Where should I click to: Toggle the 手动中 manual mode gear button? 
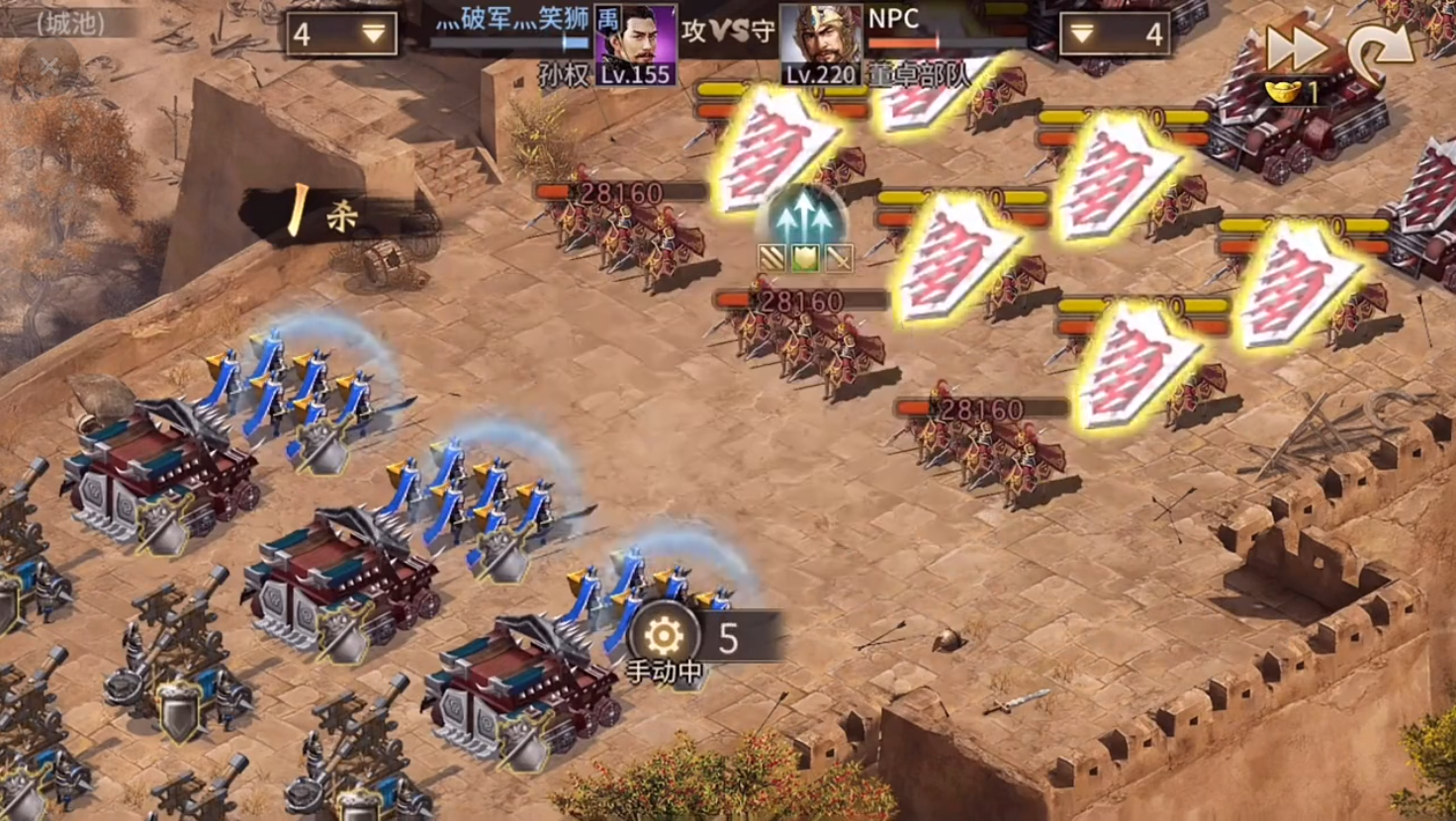pyautogui.click(x=664, y=637)
